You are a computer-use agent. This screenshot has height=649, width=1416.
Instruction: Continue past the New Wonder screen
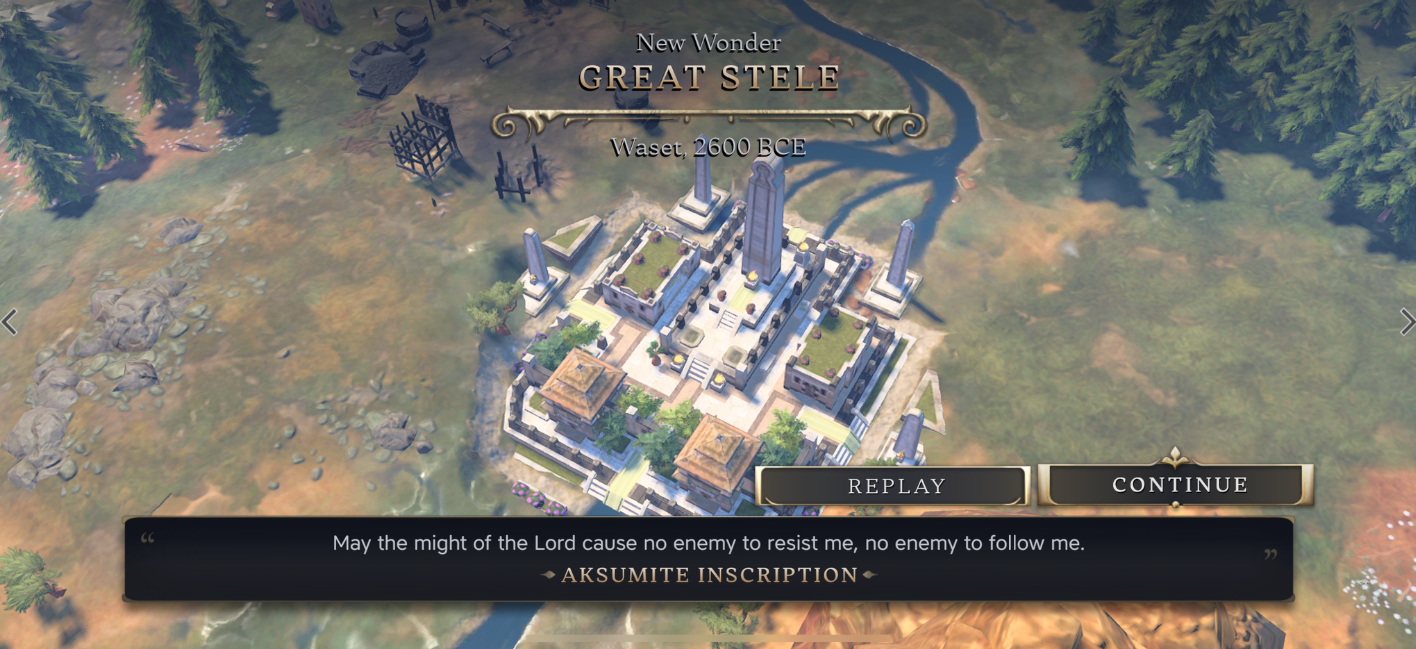point(1176,485)
